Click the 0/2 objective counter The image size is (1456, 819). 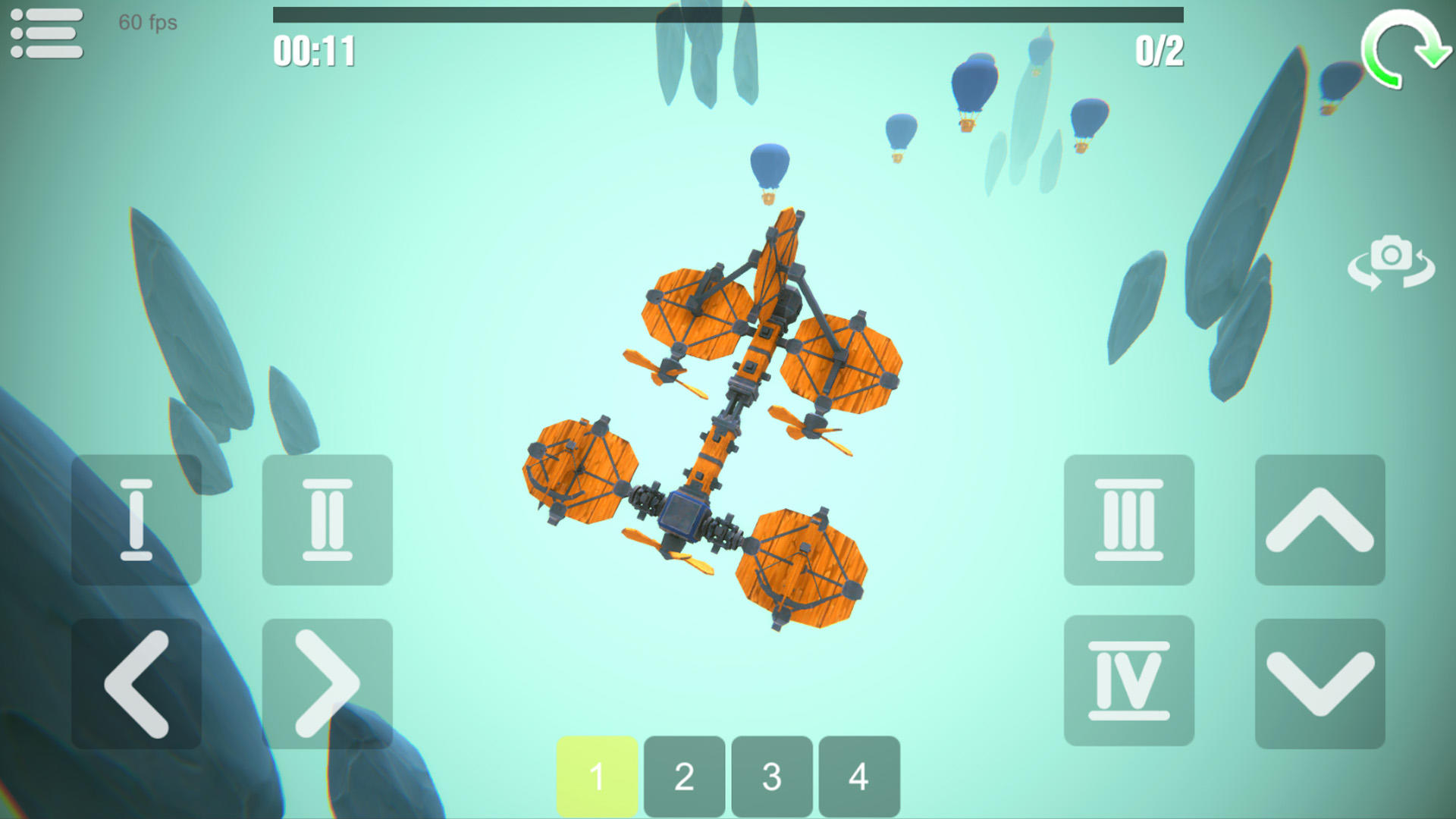click(1158, 49)
